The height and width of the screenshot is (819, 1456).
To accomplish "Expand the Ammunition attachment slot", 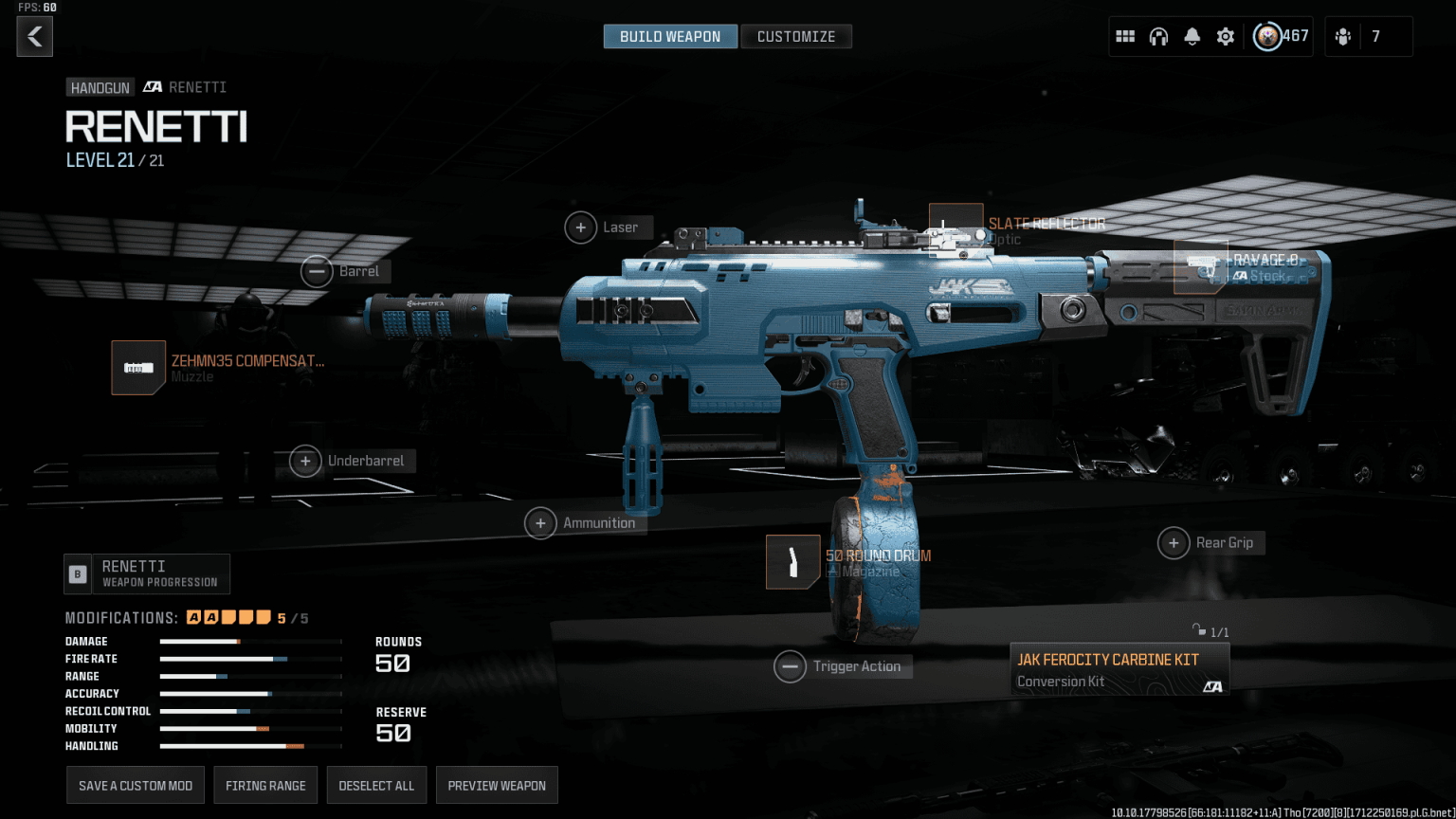I will (539, 522).
